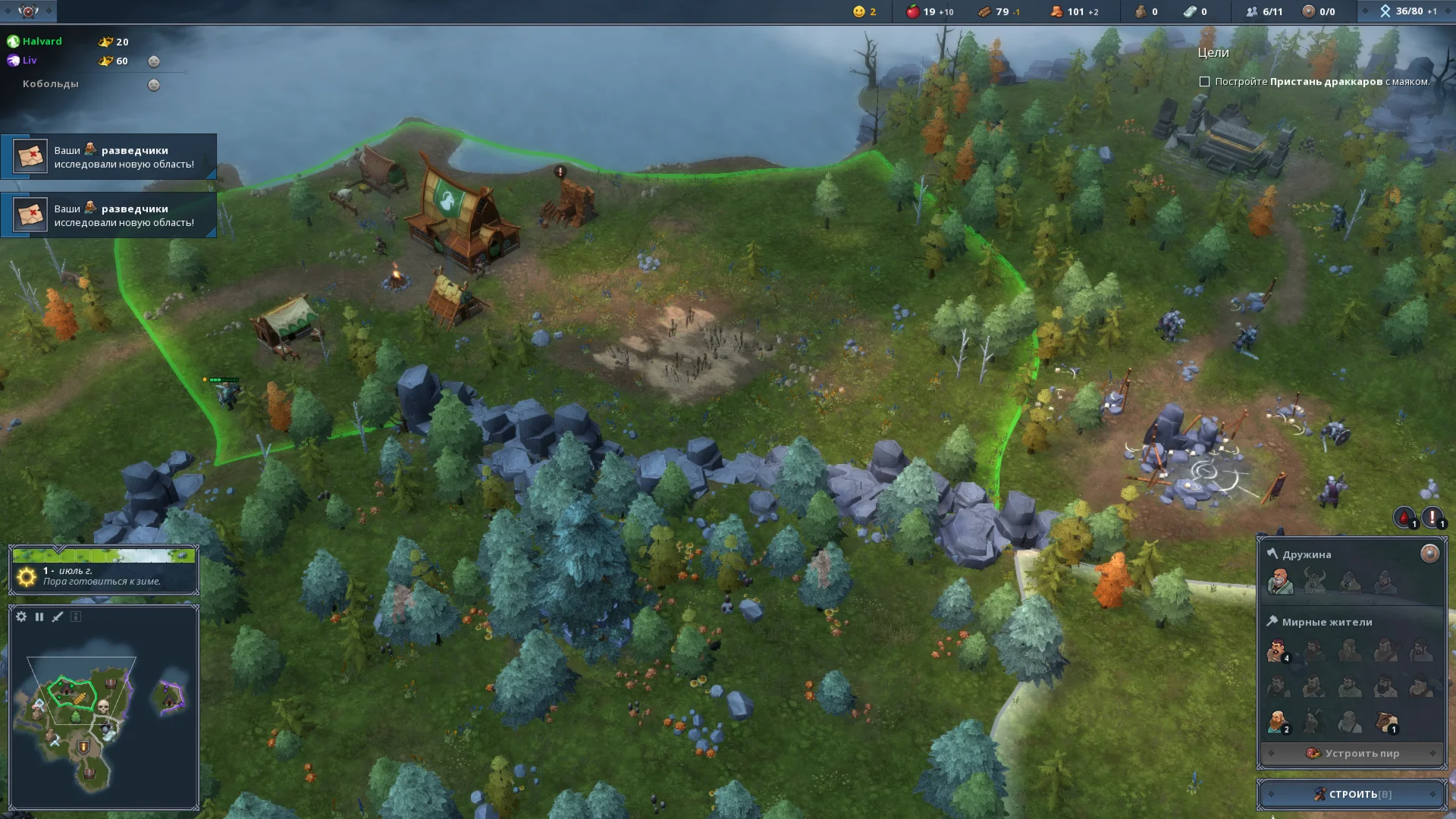Pause the game with the pause icon
The image size is (1456, 819).
point(39,617)
